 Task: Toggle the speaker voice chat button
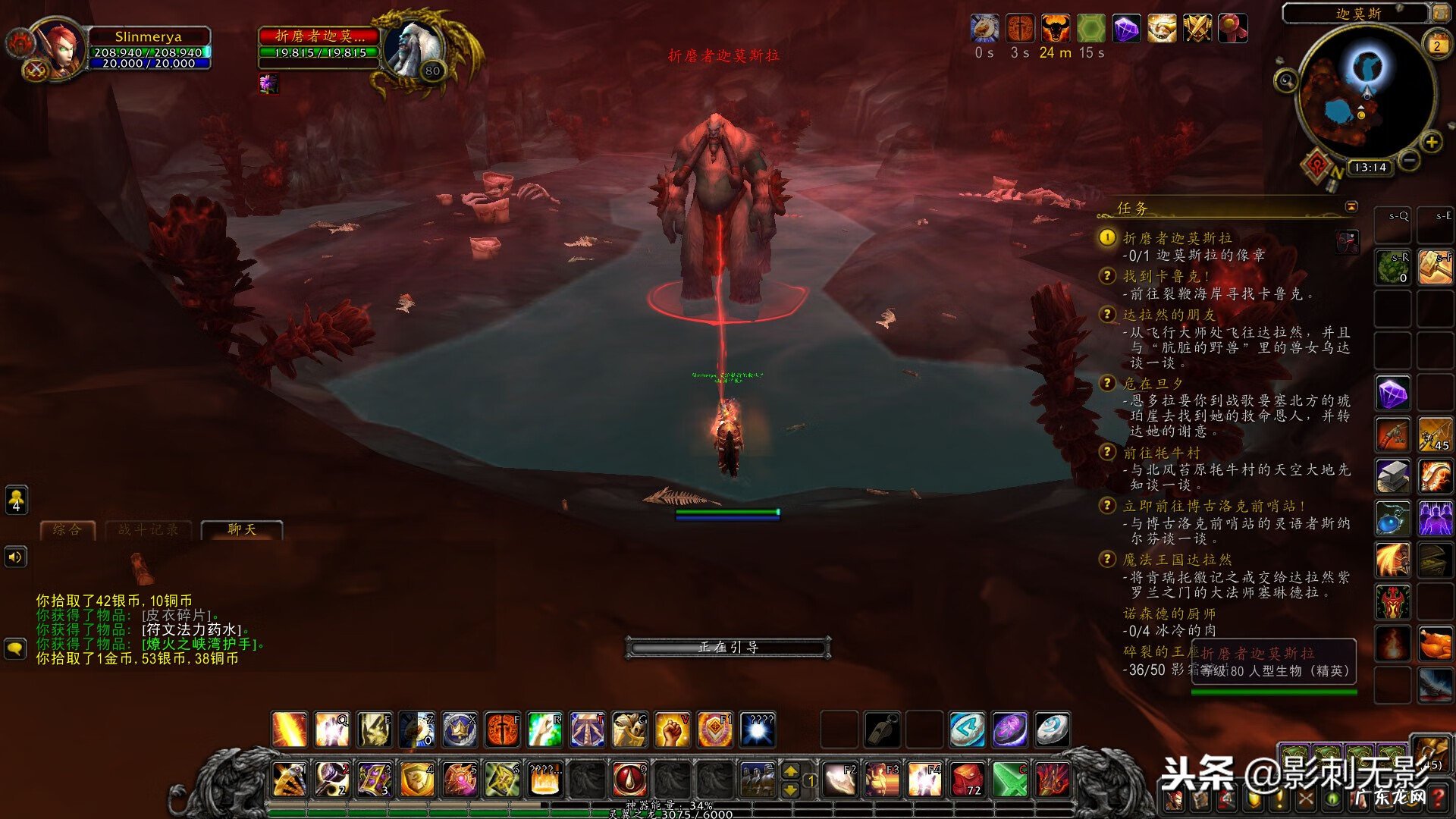(x=16, y=557)
